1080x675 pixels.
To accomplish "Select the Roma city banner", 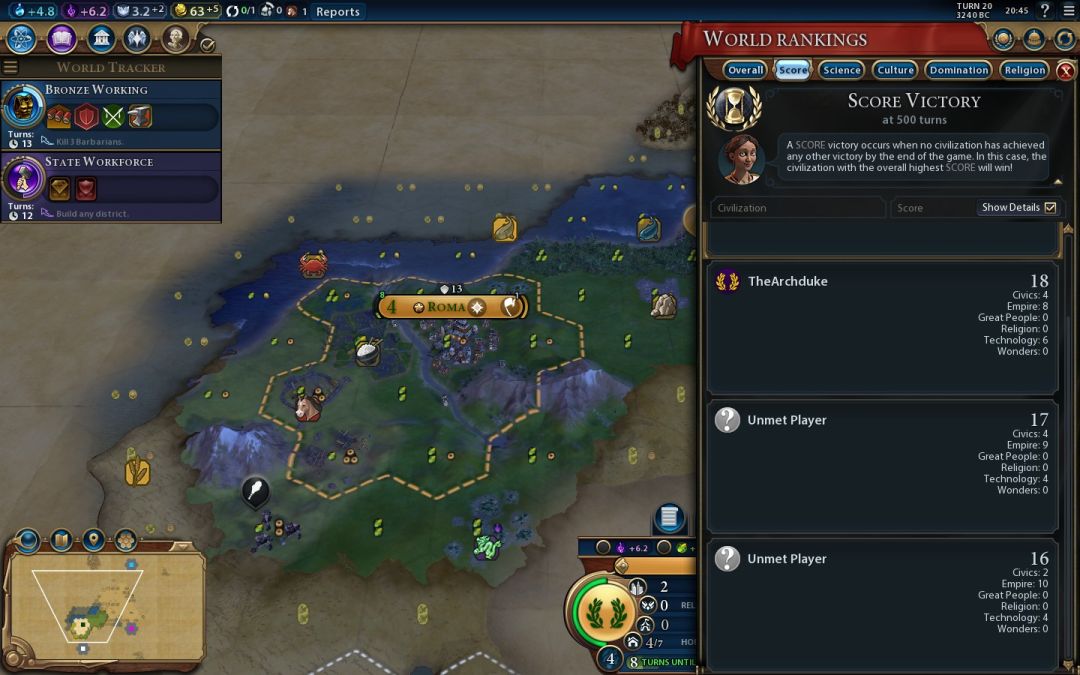I will pyautogui.click(x=451, y=307).
